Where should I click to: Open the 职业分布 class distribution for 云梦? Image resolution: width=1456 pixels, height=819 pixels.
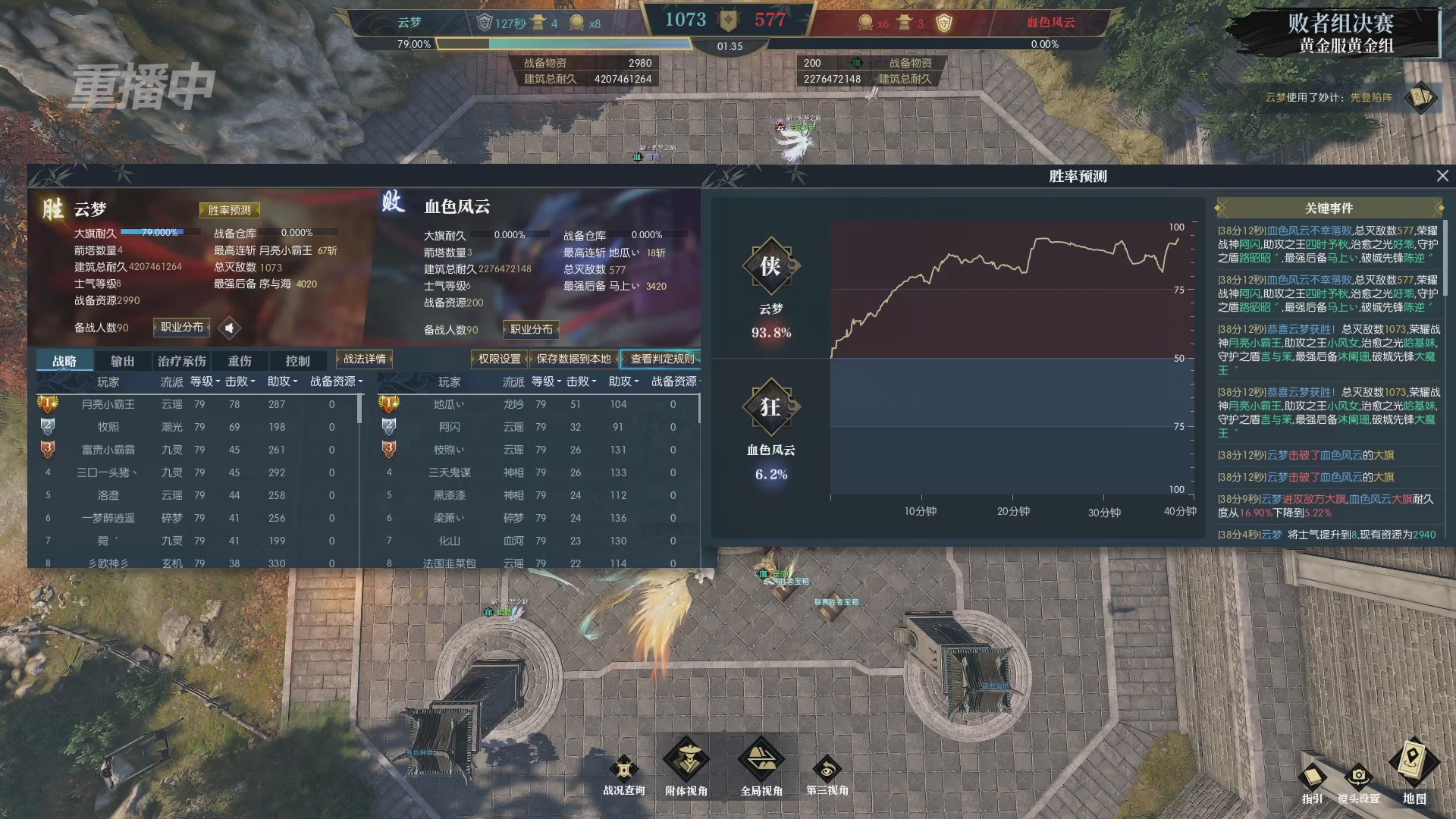pyautogui.click(x=181, y=328)
